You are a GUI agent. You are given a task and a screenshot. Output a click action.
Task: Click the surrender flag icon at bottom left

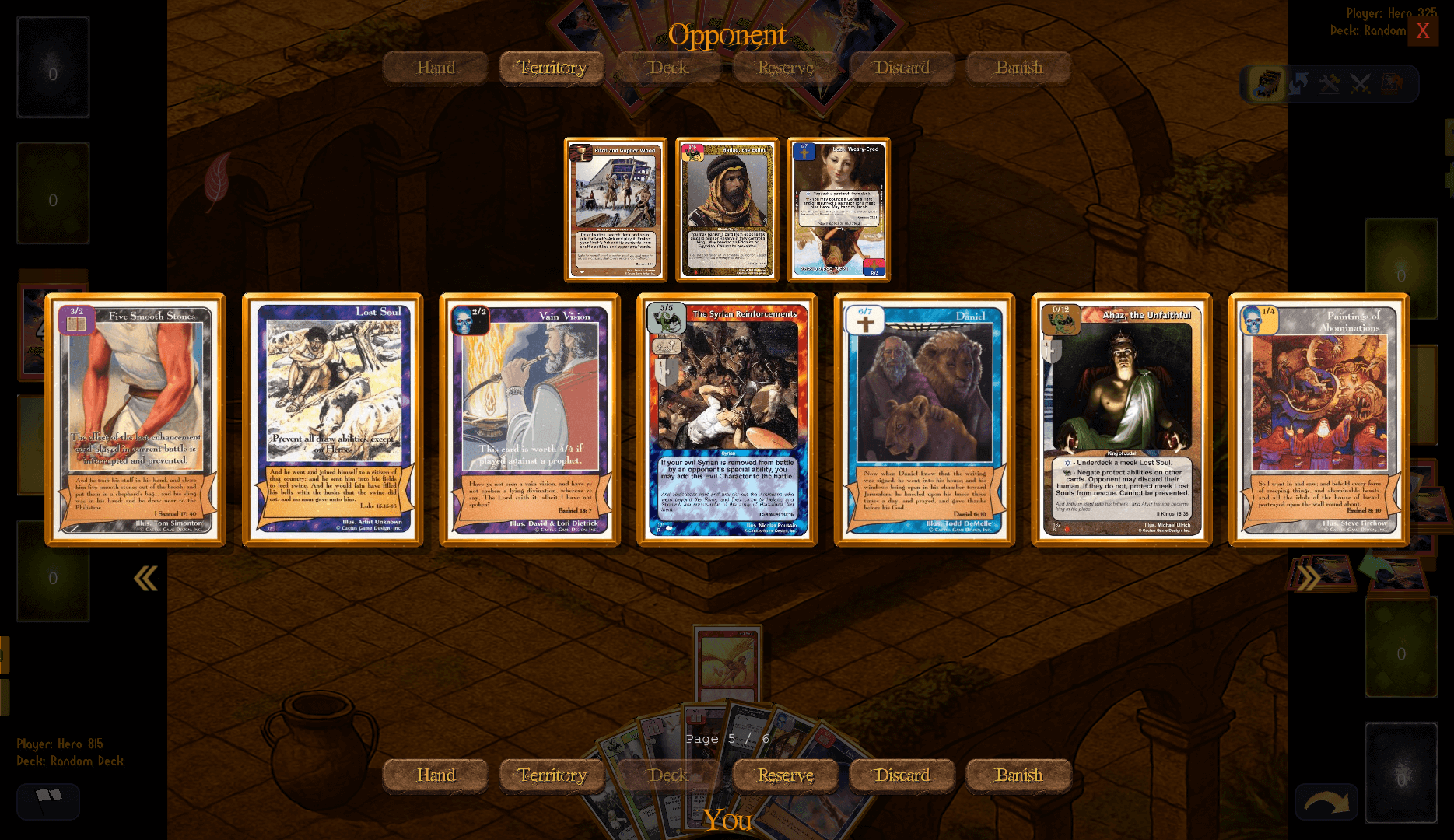[47, 802]
